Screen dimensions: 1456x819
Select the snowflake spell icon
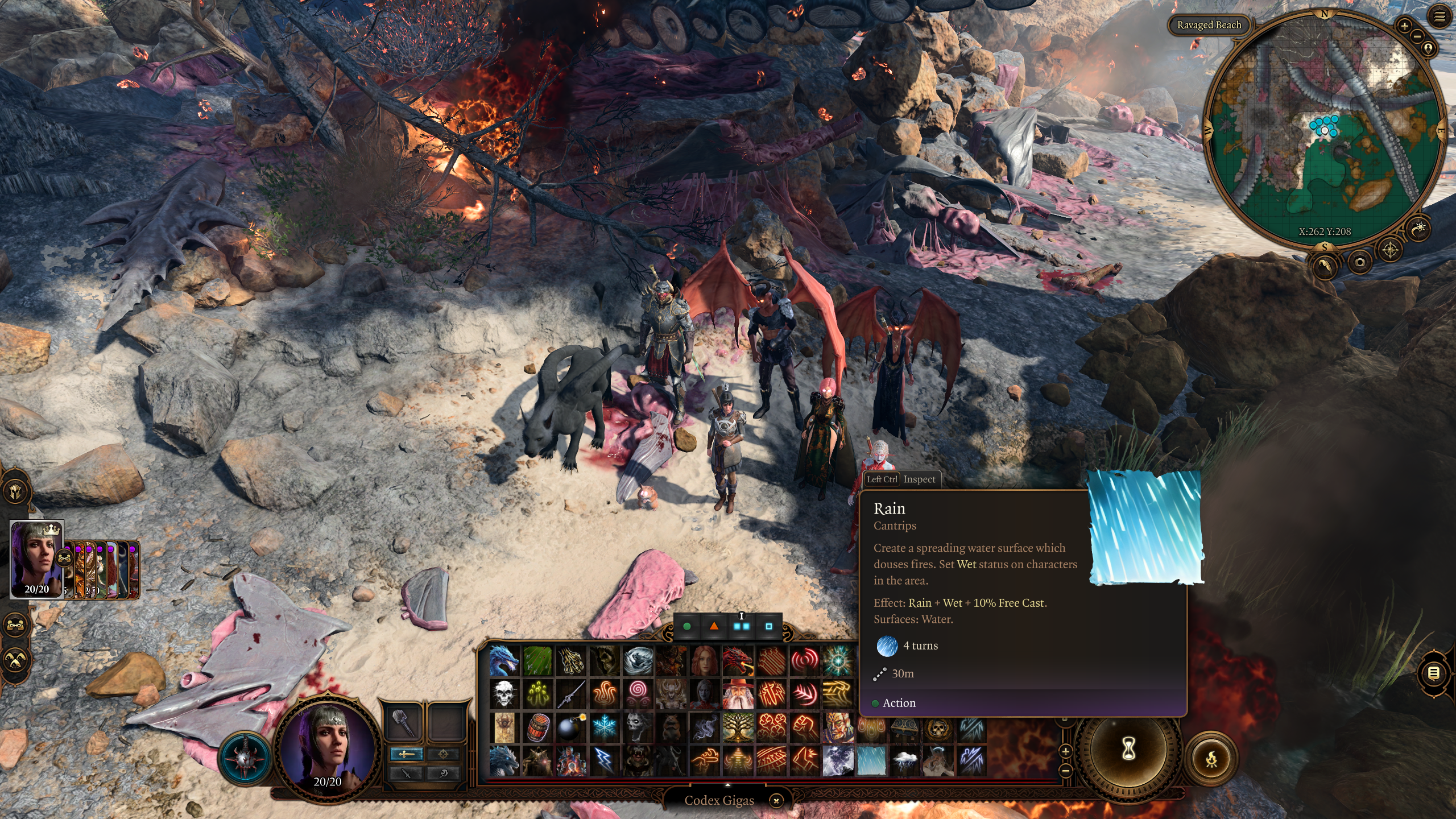604,727
